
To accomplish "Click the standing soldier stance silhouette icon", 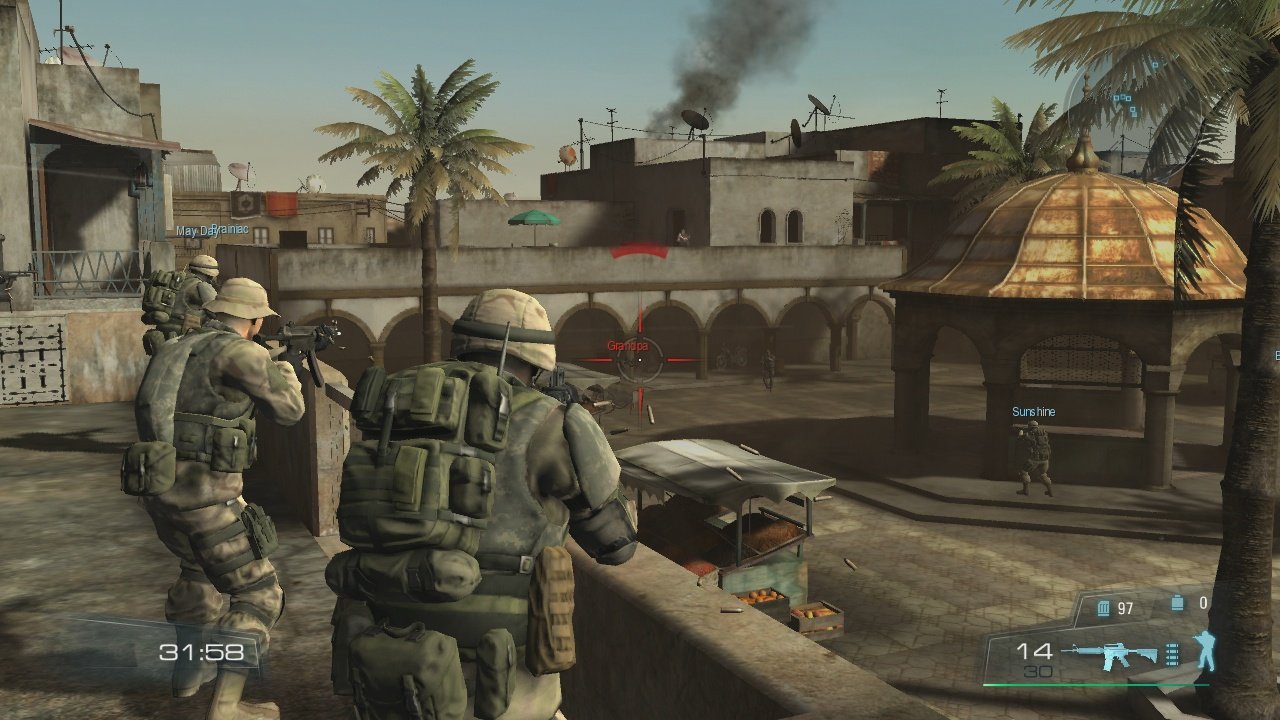I will click(1205, 650).
